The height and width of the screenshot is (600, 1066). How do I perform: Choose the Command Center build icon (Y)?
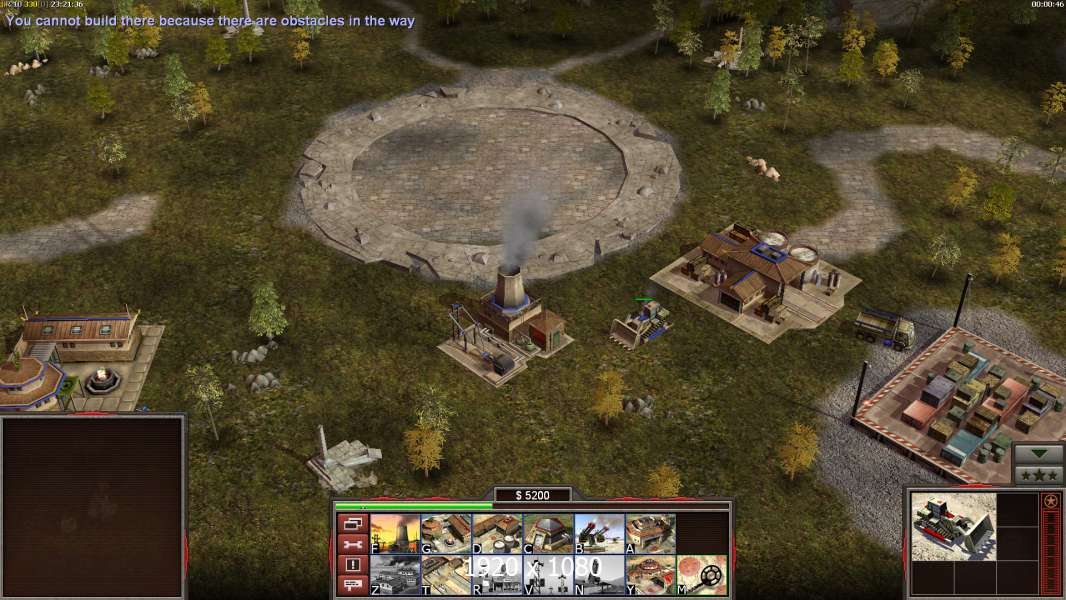(x=650, y=574)
